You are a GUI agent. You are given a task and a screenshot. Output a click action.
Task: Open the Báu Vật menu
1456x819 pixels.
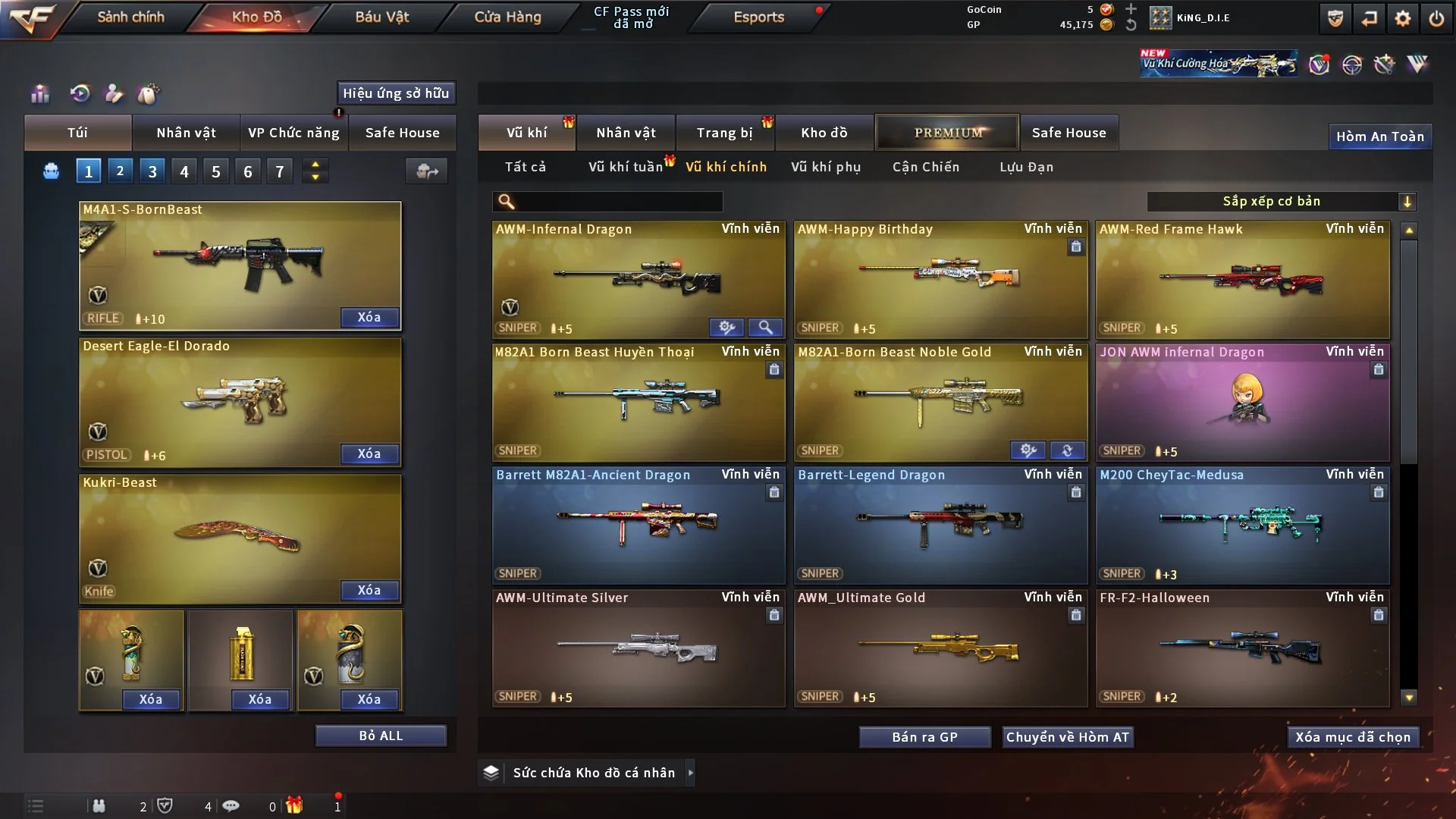(x=381, y=17)
